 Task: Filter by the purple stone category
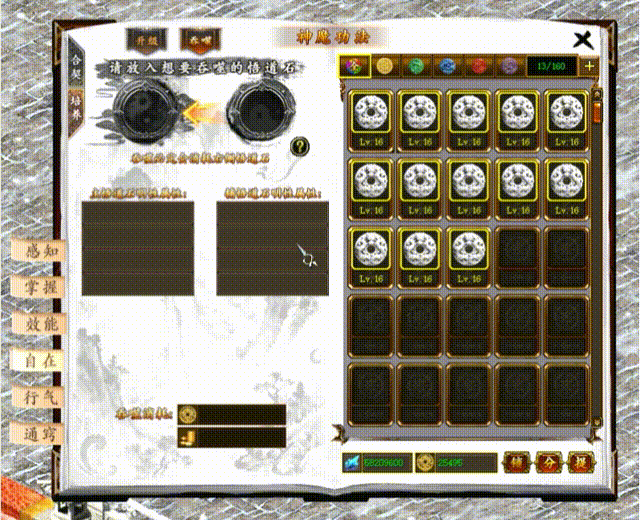click(509, 66)
